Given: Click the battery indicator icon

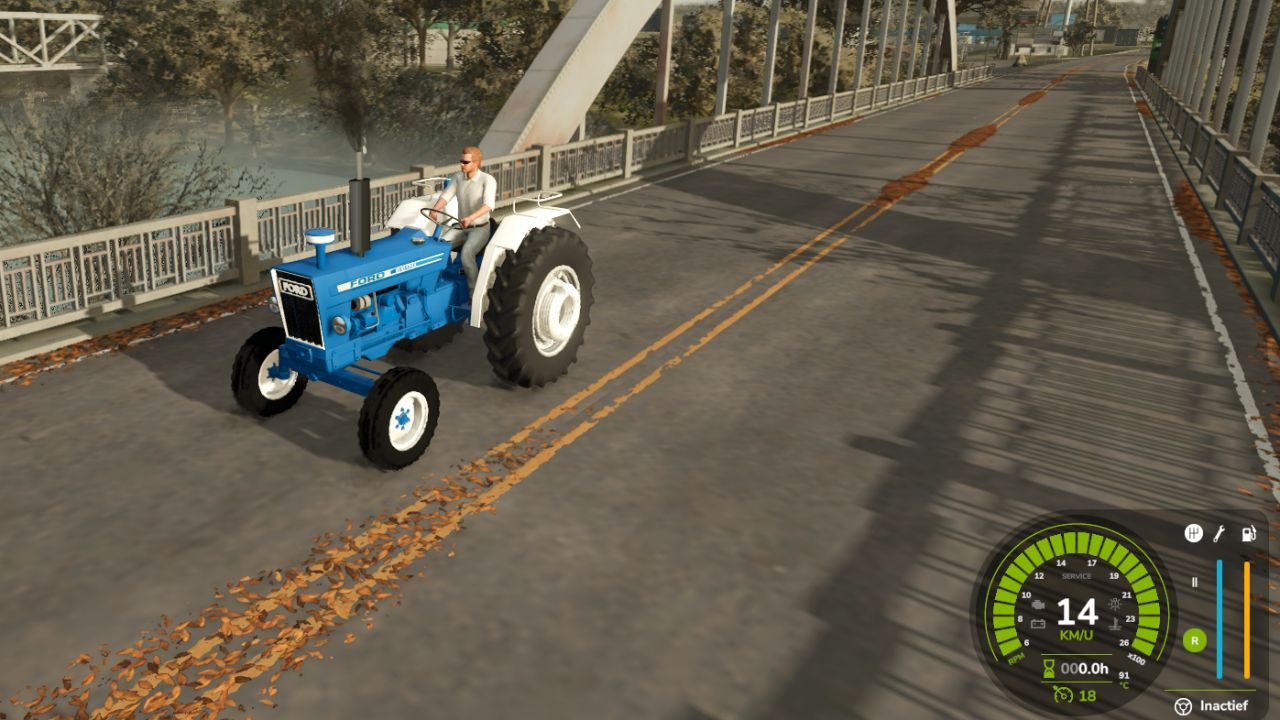Looking at the screenshot, I should 1037,623.
